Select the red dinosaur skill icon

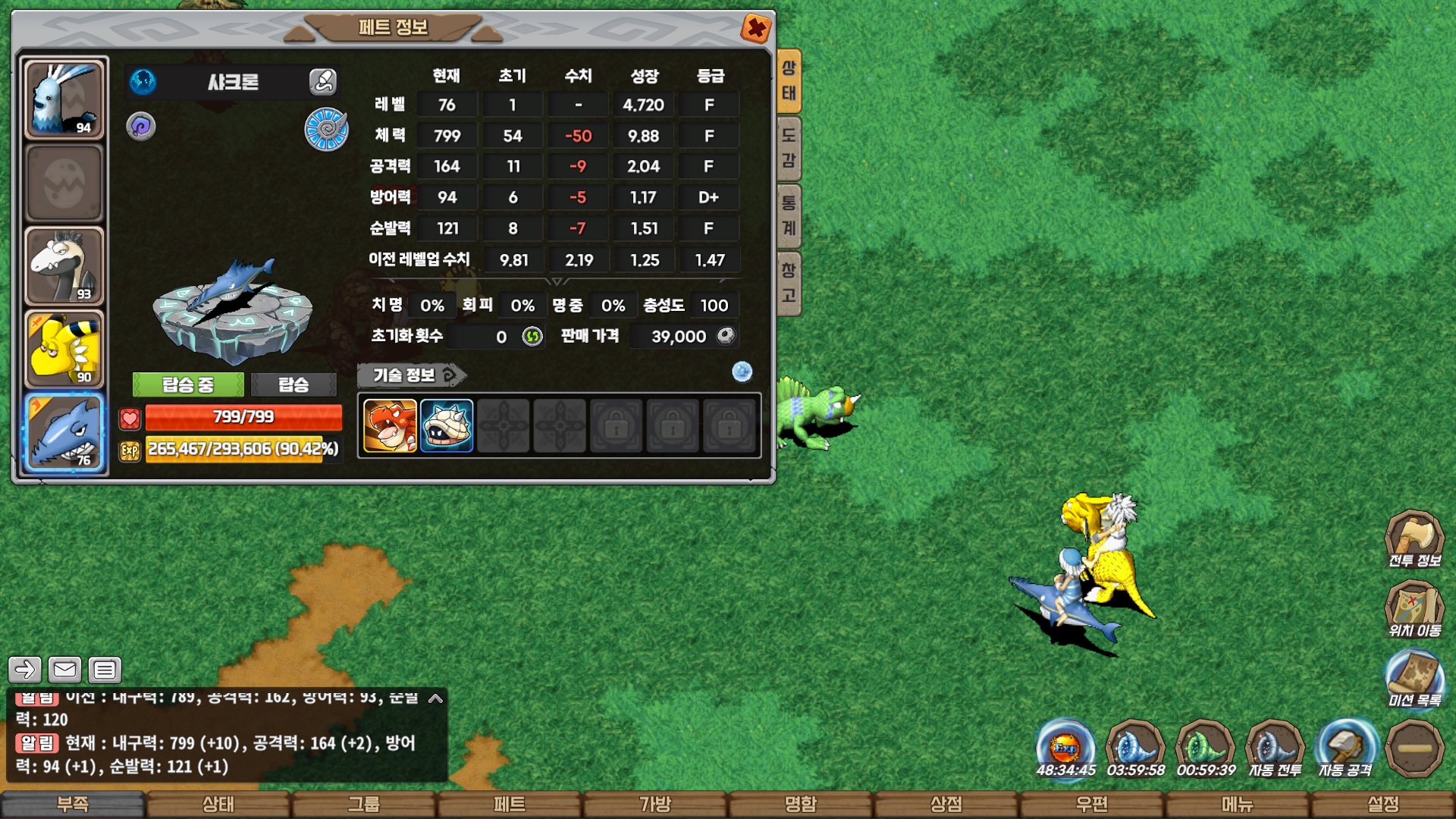pyautogui.click(x=390, y=425)
